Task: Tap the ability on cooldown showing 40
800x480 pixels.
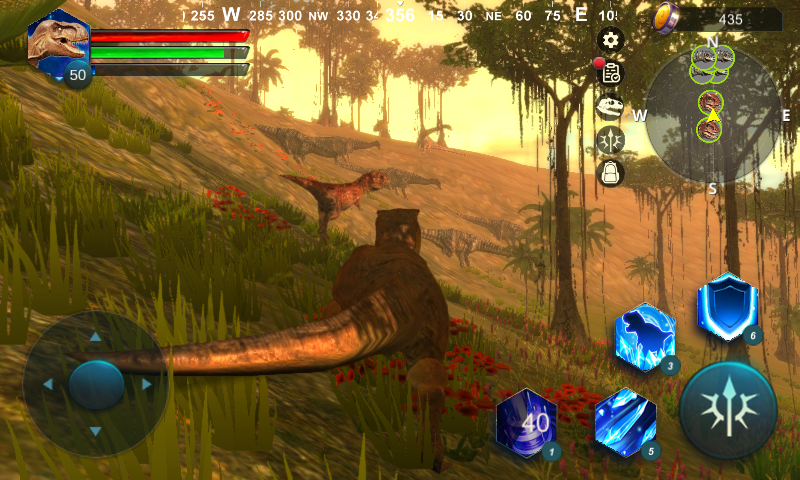Action: tap(527, 421)
